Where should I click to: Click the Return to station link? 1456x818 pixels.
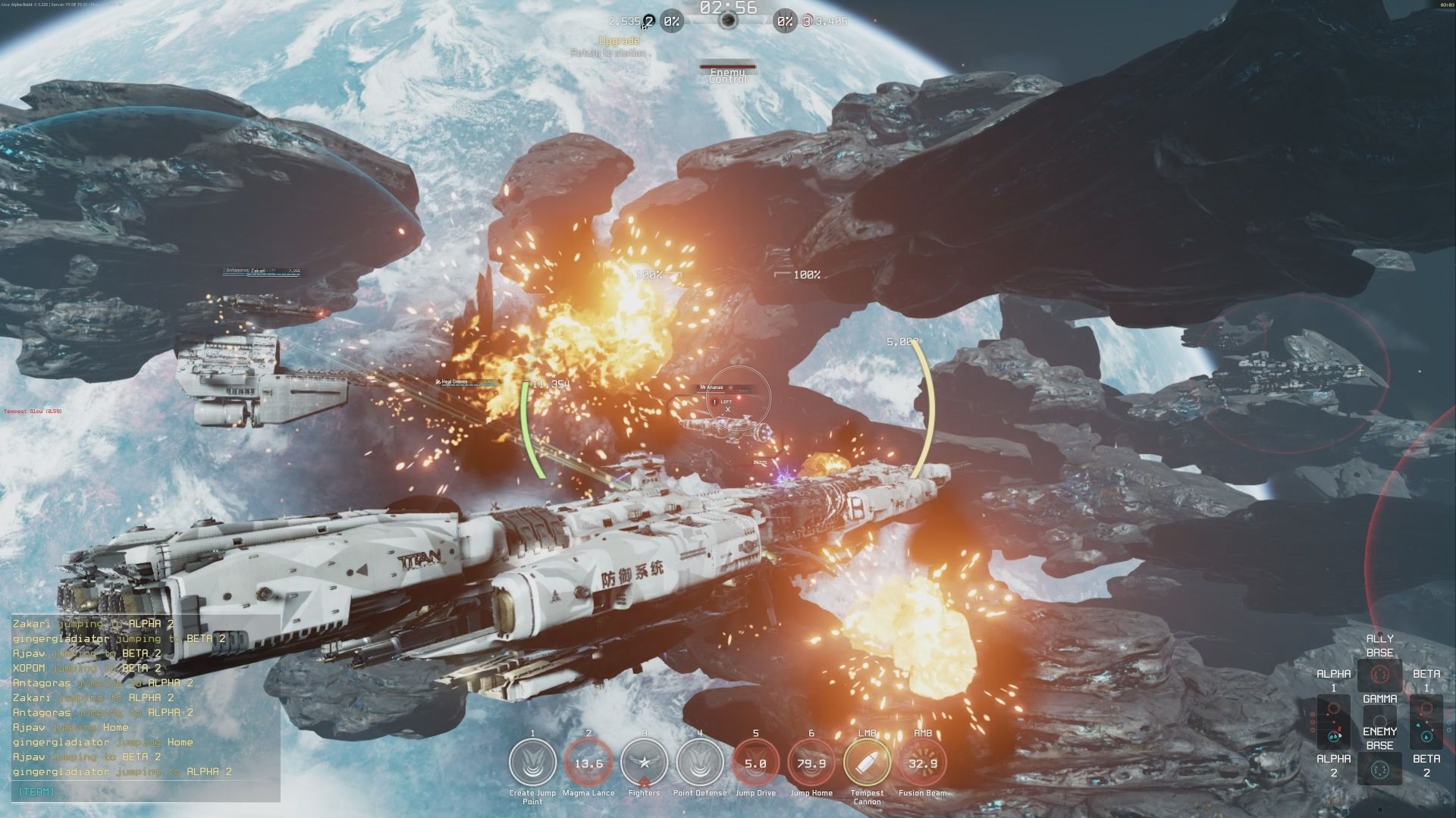[607, 53]
